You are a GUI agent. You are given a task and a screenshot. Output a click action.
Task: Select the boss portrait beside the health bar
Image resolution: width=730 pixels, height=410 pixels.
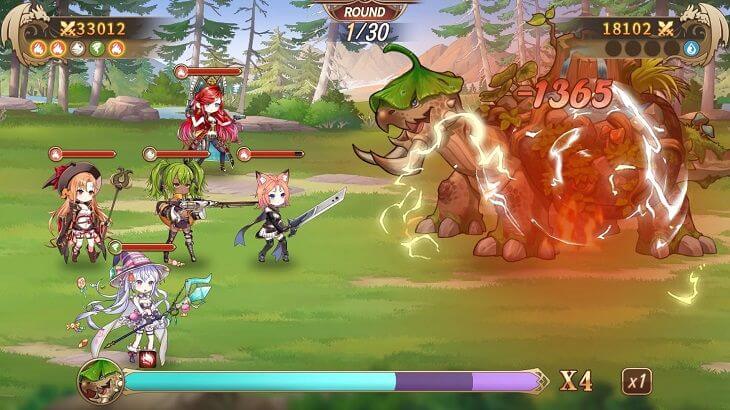click(100, 381)
